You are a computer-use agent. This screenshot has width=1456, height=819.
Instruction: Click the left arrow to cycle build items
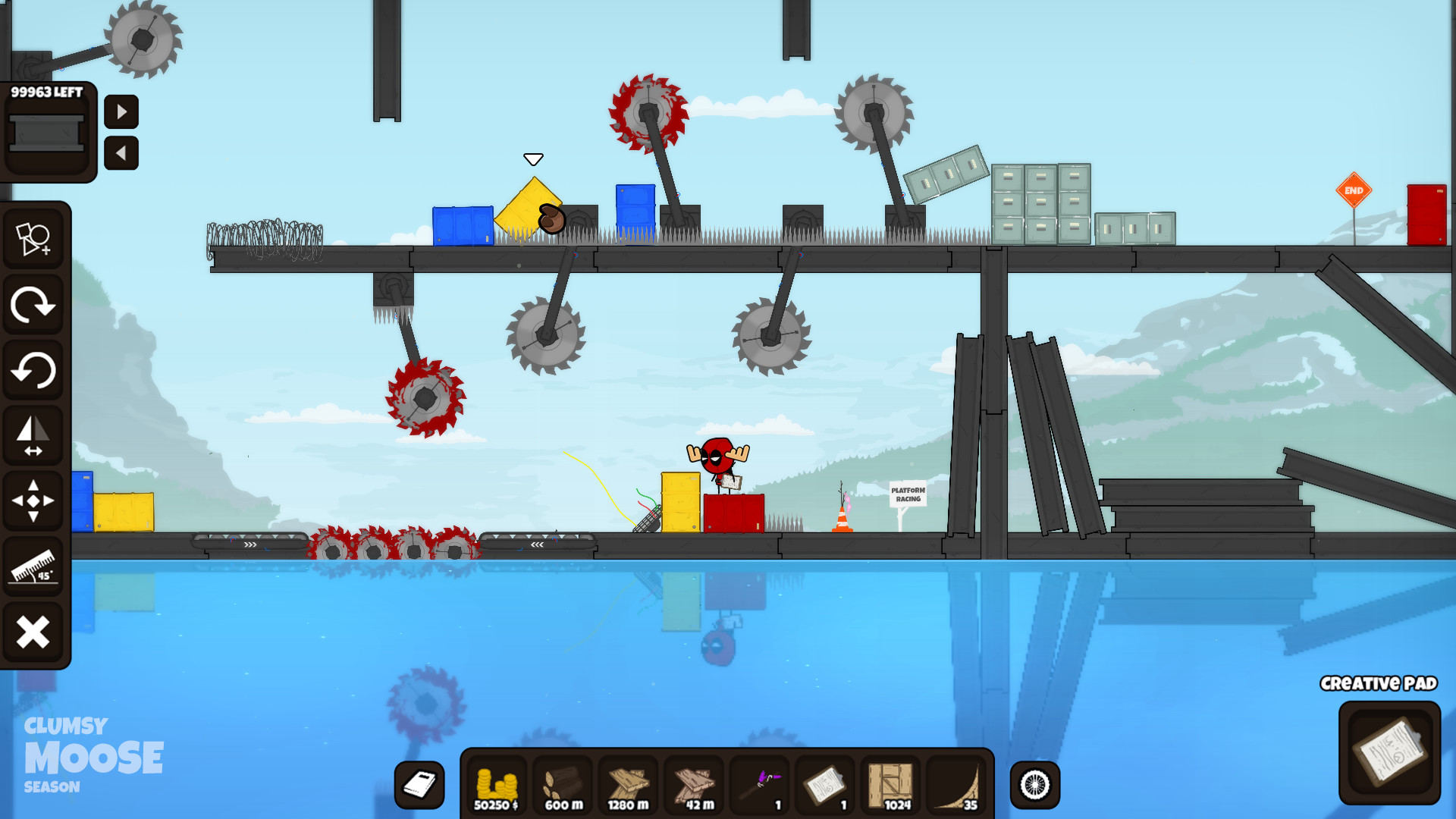click(121, 152)
